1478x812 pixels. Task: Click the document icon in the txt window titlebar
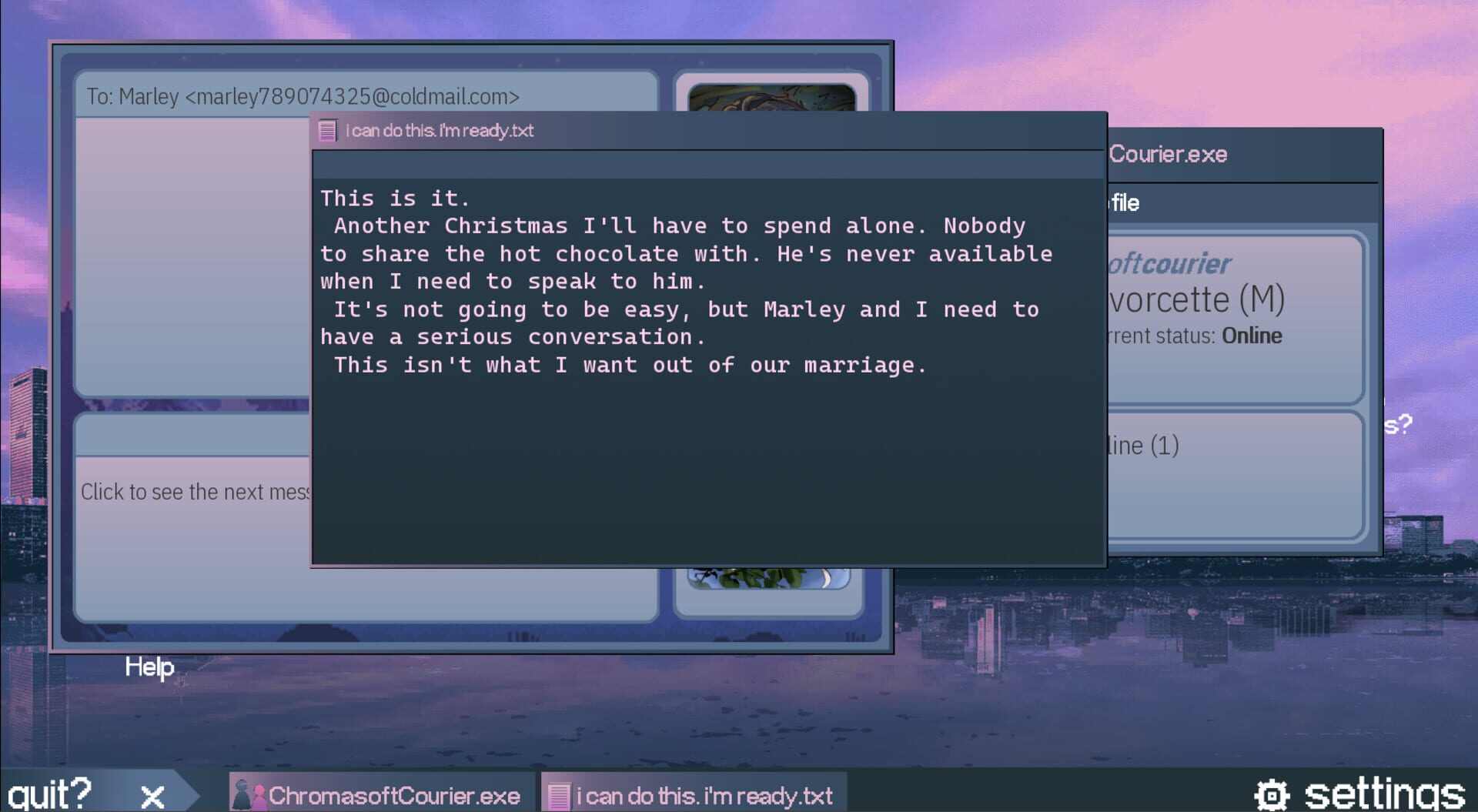click(327, 130)
